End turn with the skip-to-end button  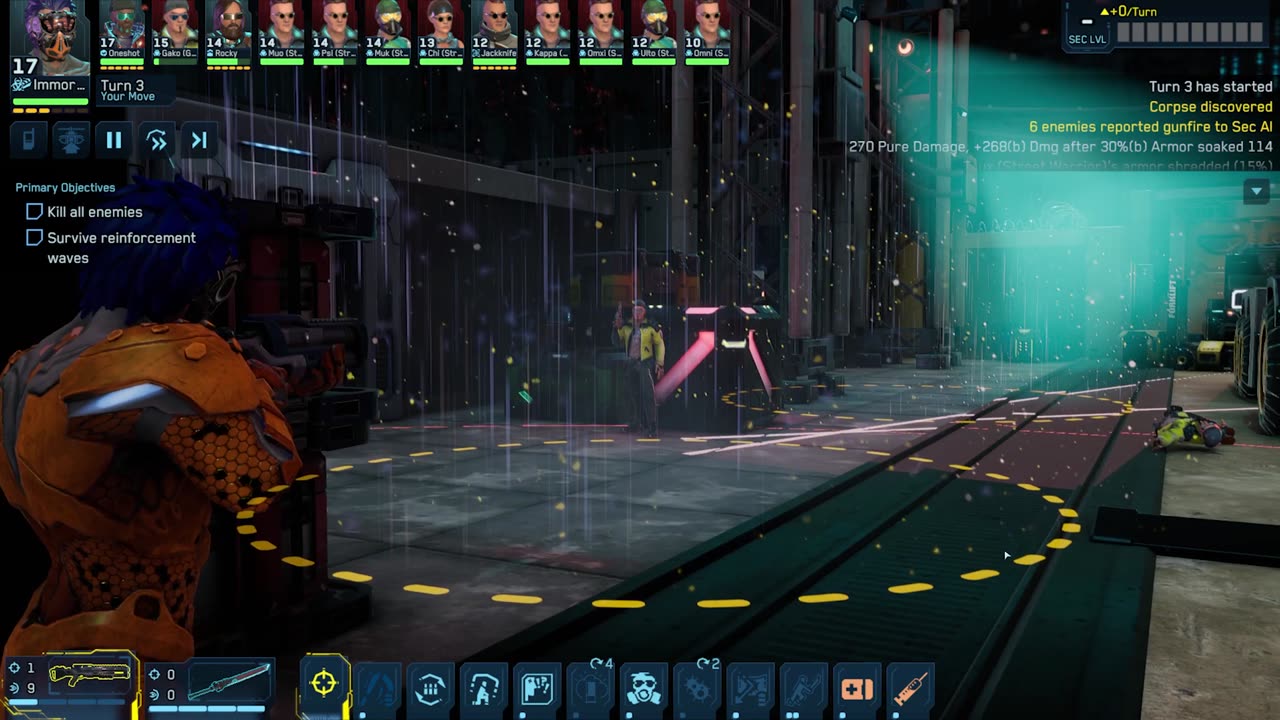pyautogui.click(x=199, y=141)
